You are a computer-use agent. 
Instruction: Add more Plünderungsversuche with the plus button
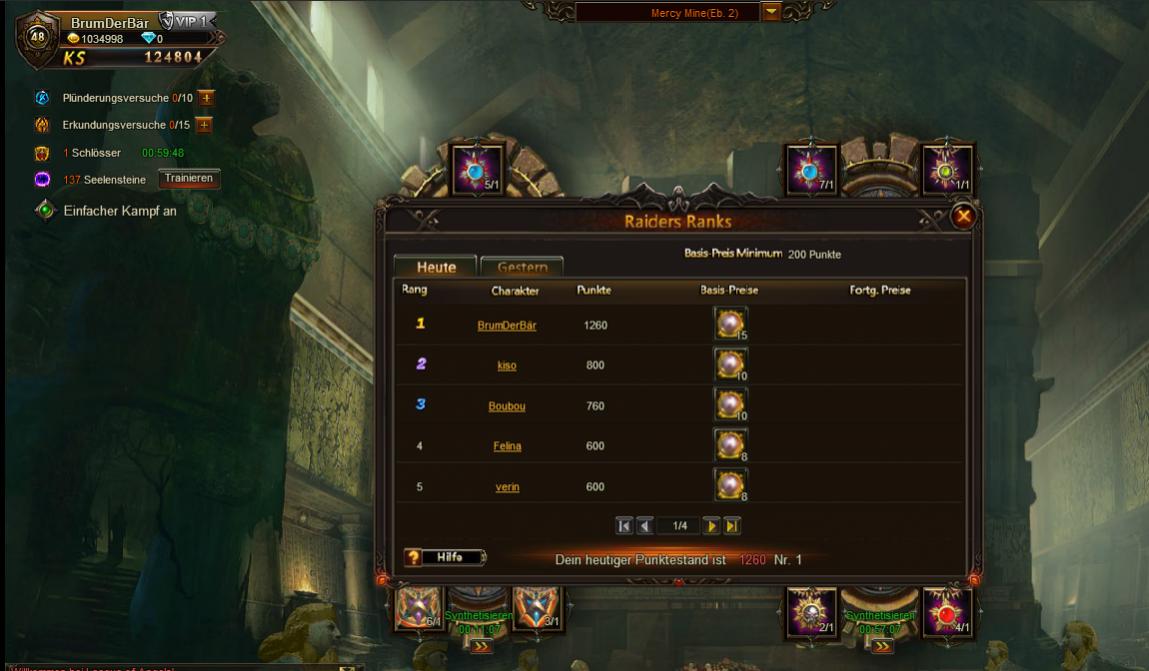click(x=206, y=98)
